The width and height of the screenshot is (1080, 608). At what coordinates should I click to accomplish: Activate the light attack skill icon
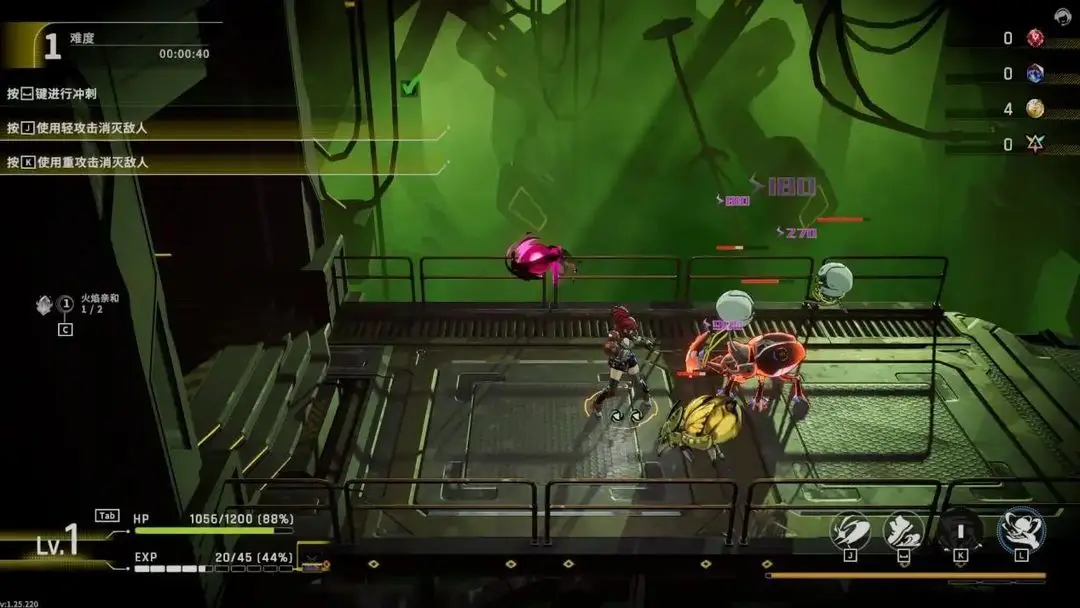pyautogui.click(x=850, y=531)
